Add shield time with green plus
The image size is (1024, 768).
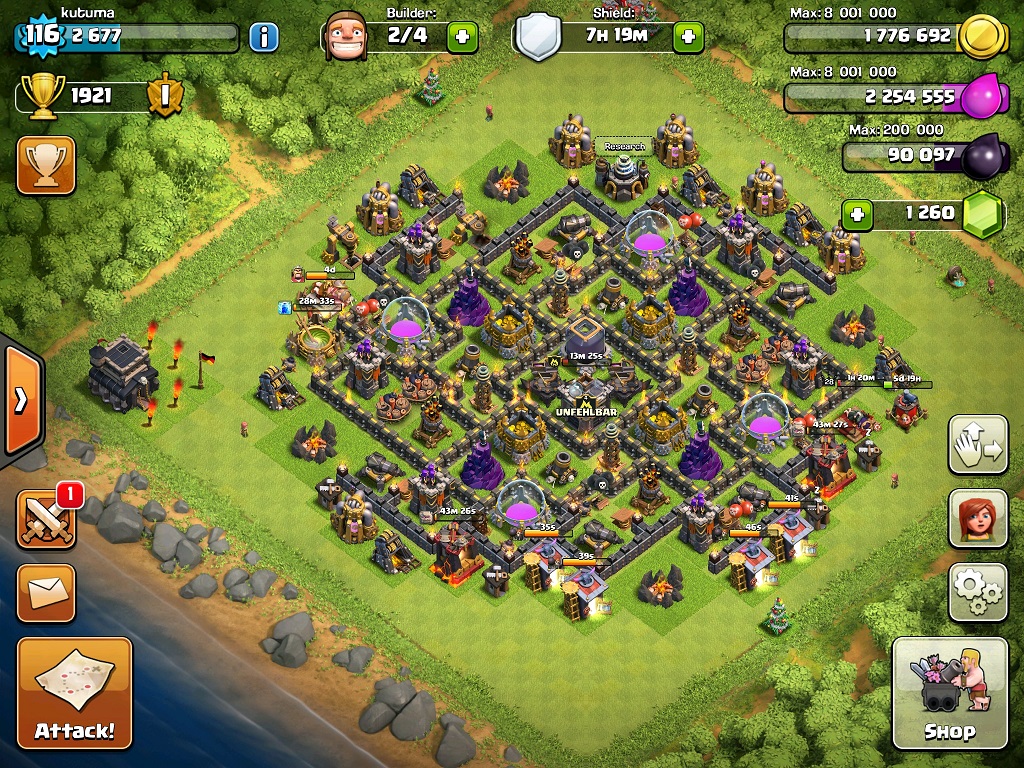[688, 38]
